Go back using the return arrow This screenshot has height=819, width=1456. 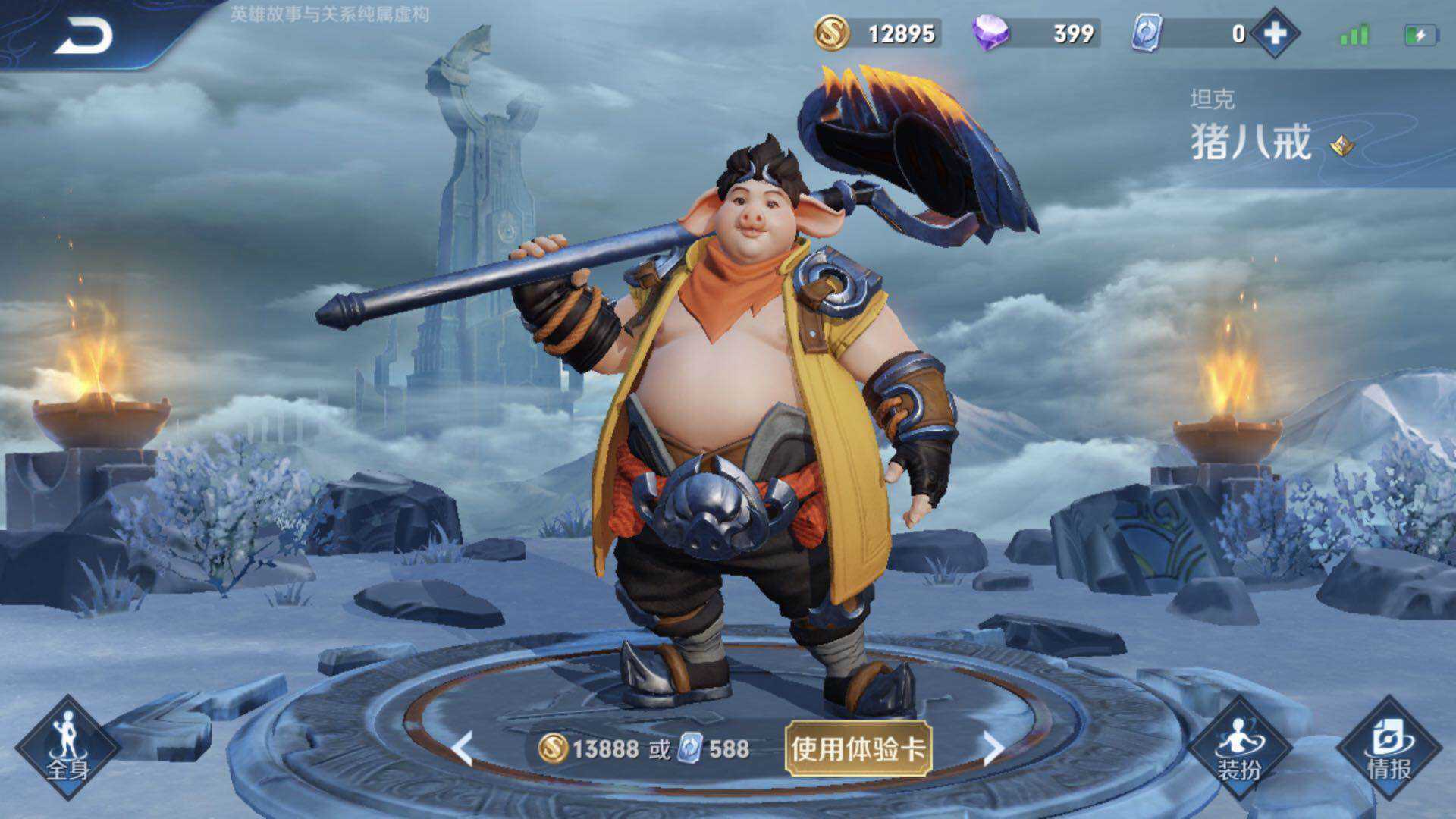(83, 36)
